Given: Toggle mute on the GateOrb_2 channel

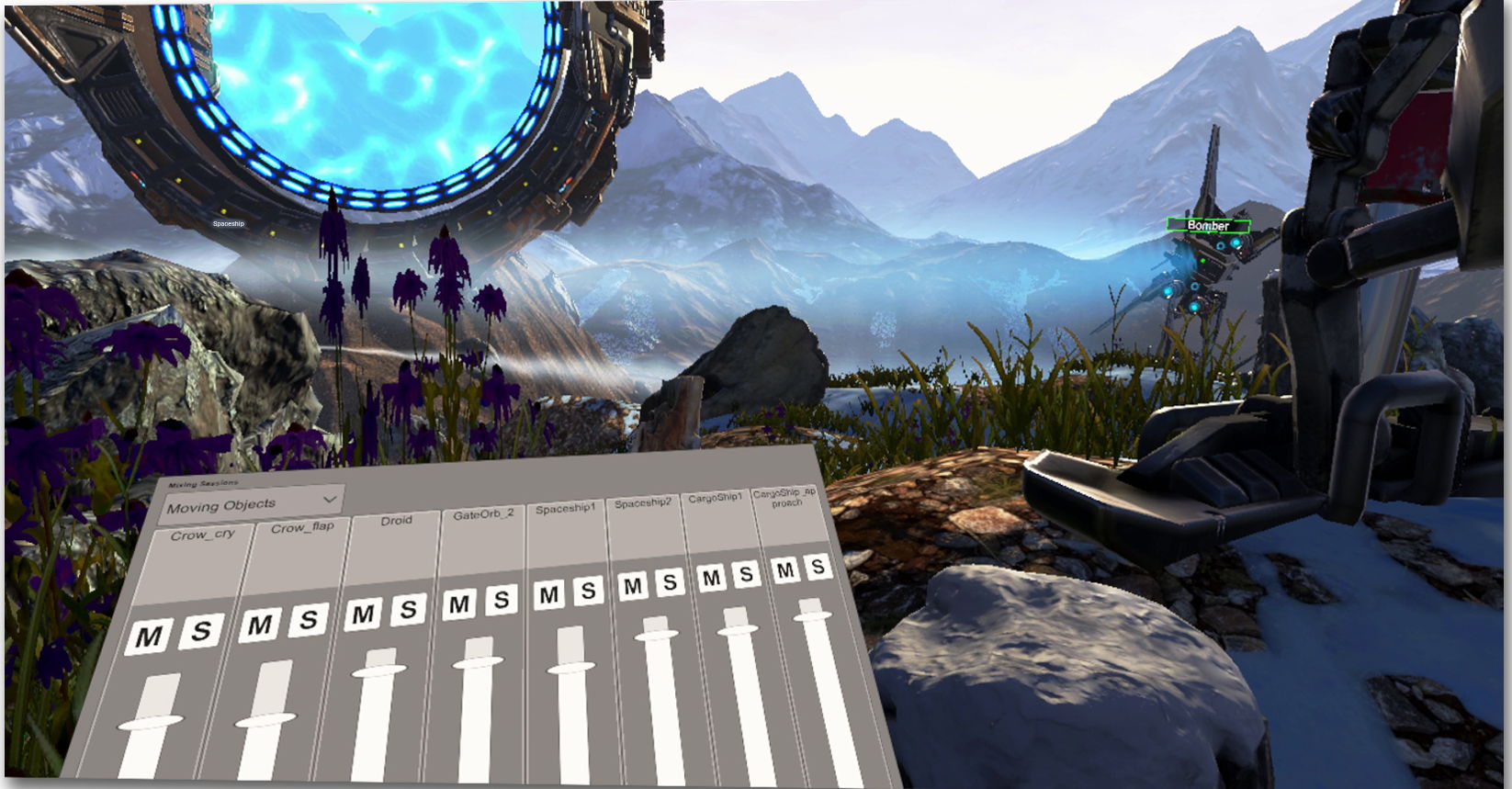Looking at the screenshot, I should (x=461, y=603).
